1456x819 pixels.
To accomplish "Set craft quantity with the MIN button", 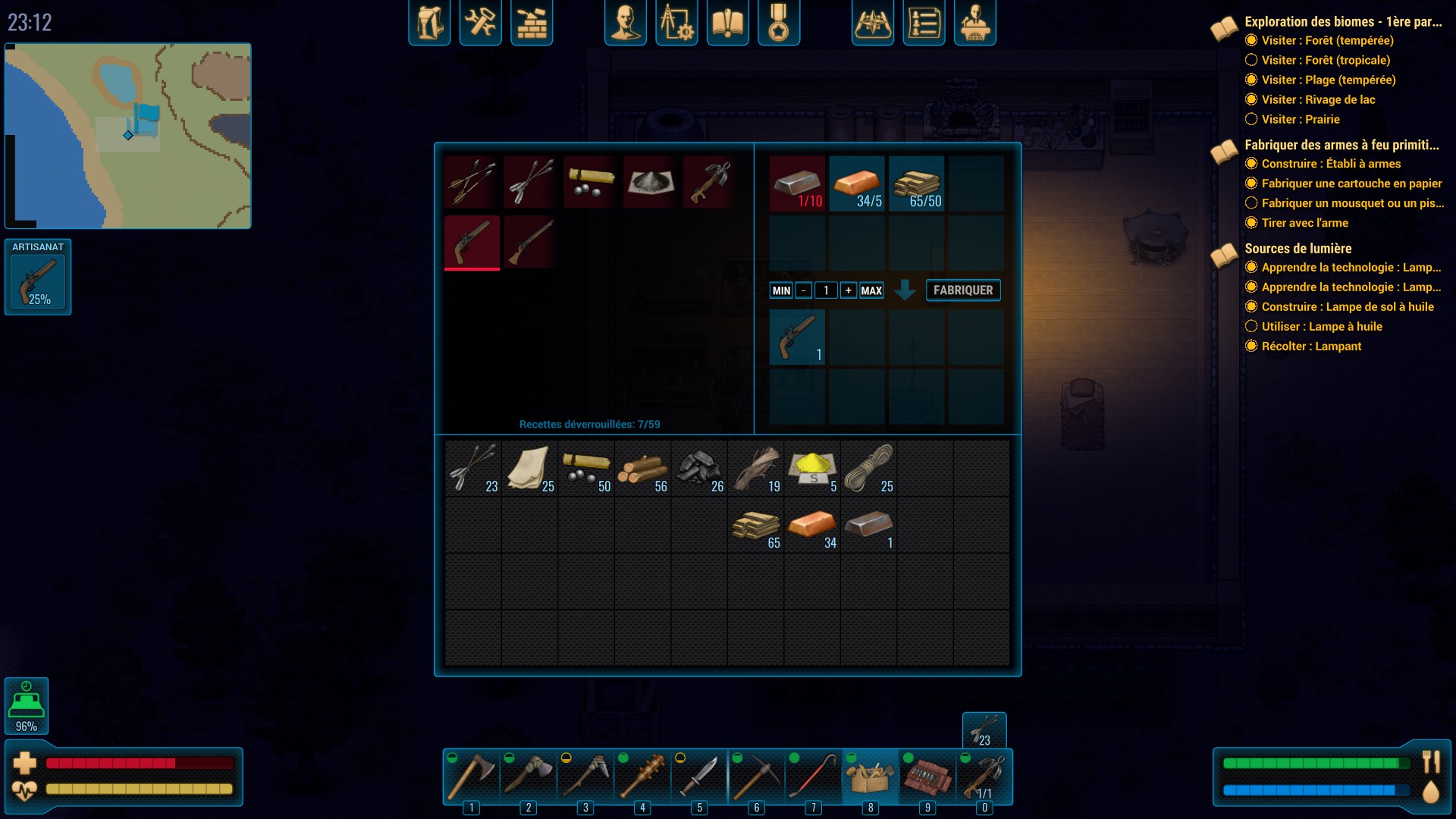I will point(781,290).
